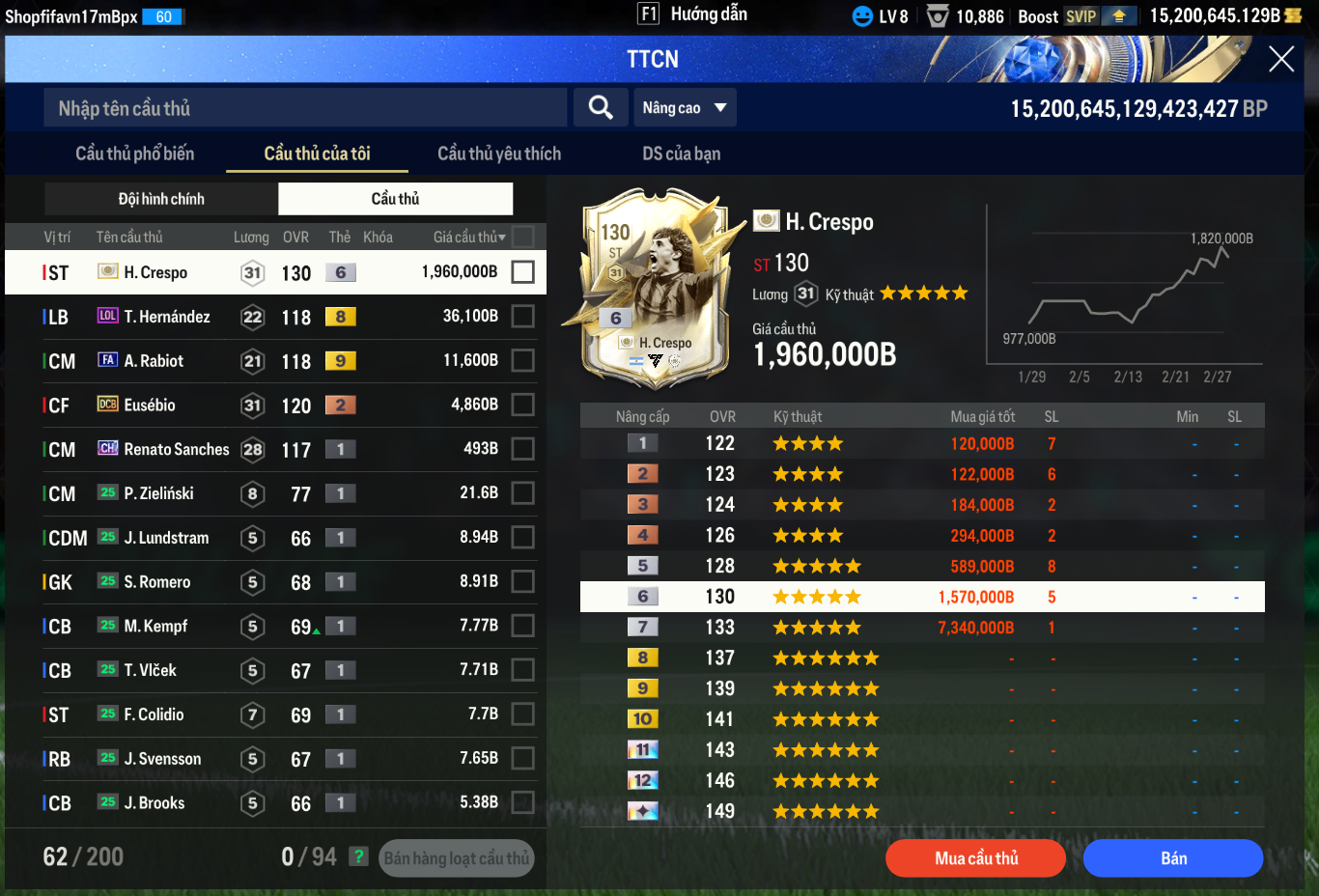This screenshot has height=896, width=1319.
Task: Click the magnifying glass search button
Action: [x=601, y=108]
